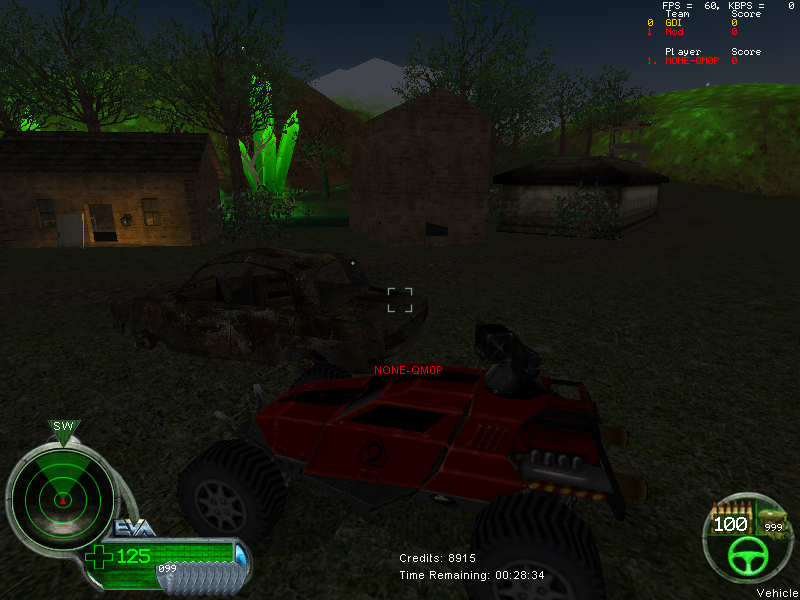
Task: Click the bullets ammo icon
Action: 729,509
